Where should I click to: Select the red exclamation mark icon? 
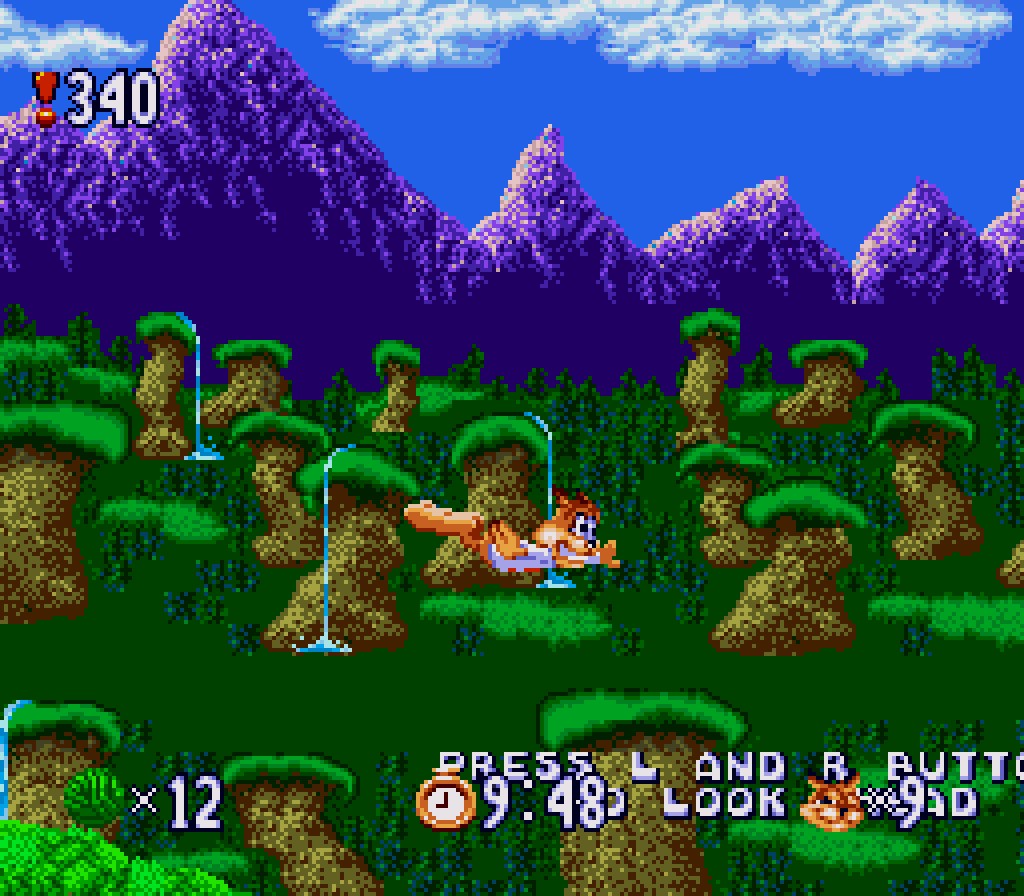point(45,98)
